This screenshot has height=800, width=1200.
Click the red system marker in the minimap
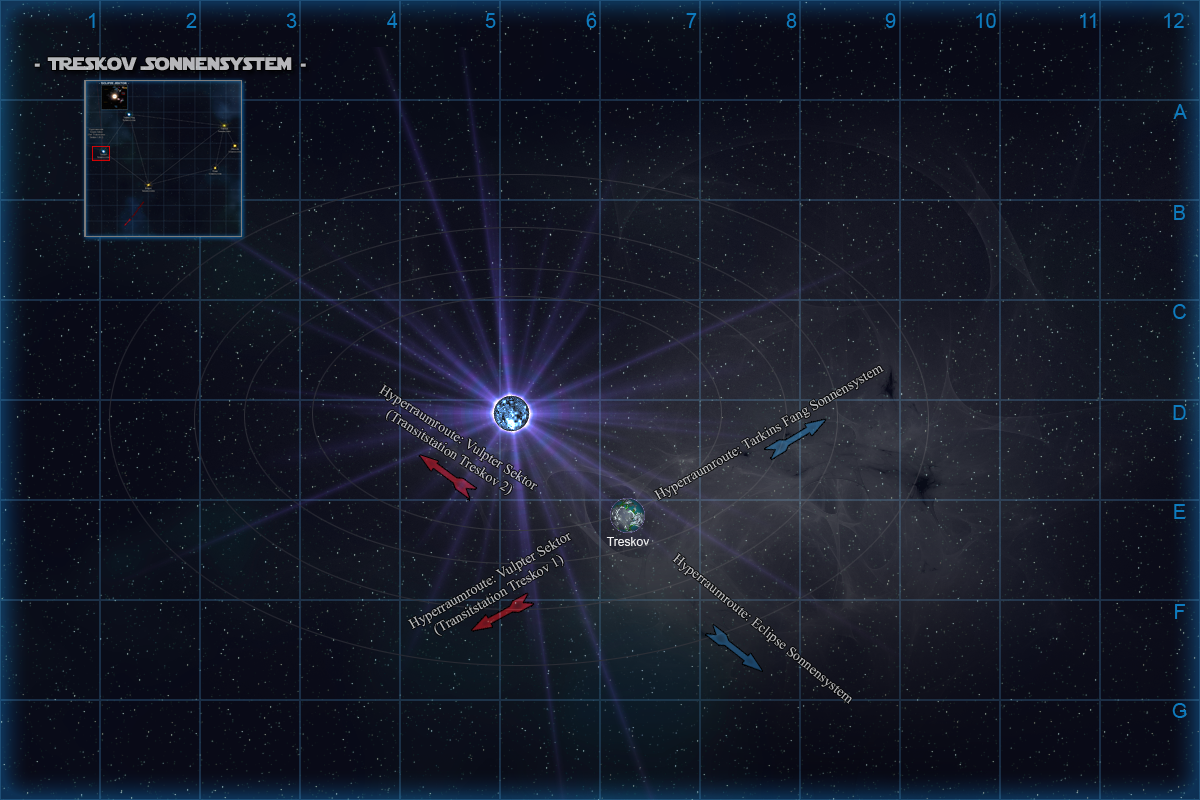click(101, 153)
